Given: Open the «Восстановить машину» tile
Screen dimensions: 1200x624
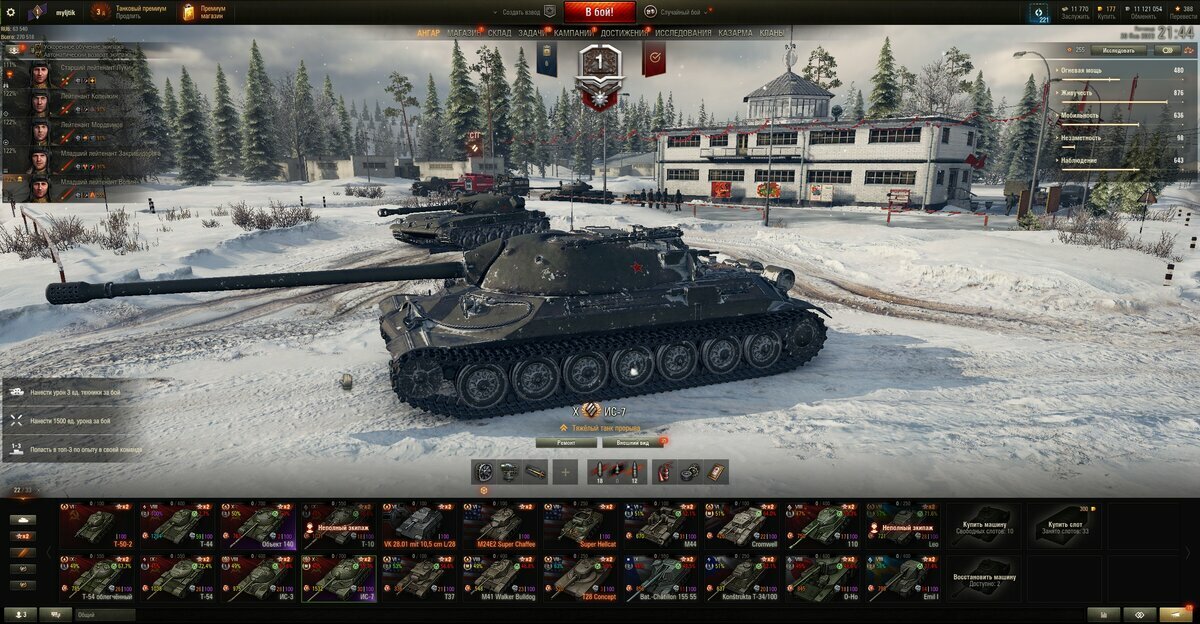Looking at the screenshot, I should coord(983,578).
